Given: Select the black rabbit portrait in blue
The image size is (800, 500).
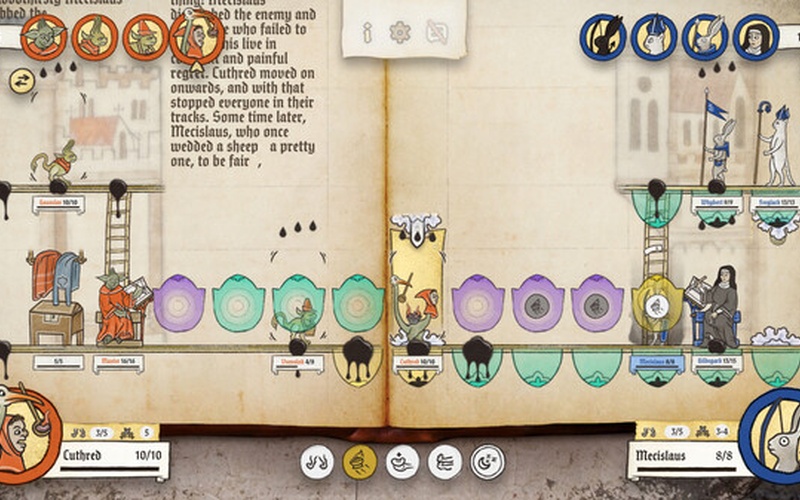Looking at the screenshot, I should [604, 37].
